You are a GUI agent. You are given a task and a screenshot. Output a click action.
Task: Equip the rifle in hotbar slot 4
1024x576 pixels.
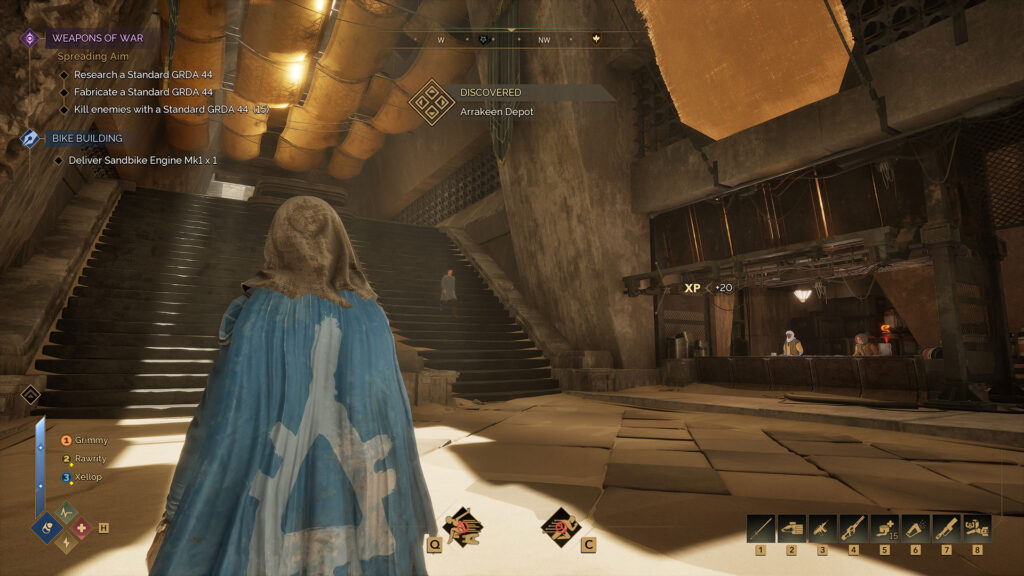point(853,528)
